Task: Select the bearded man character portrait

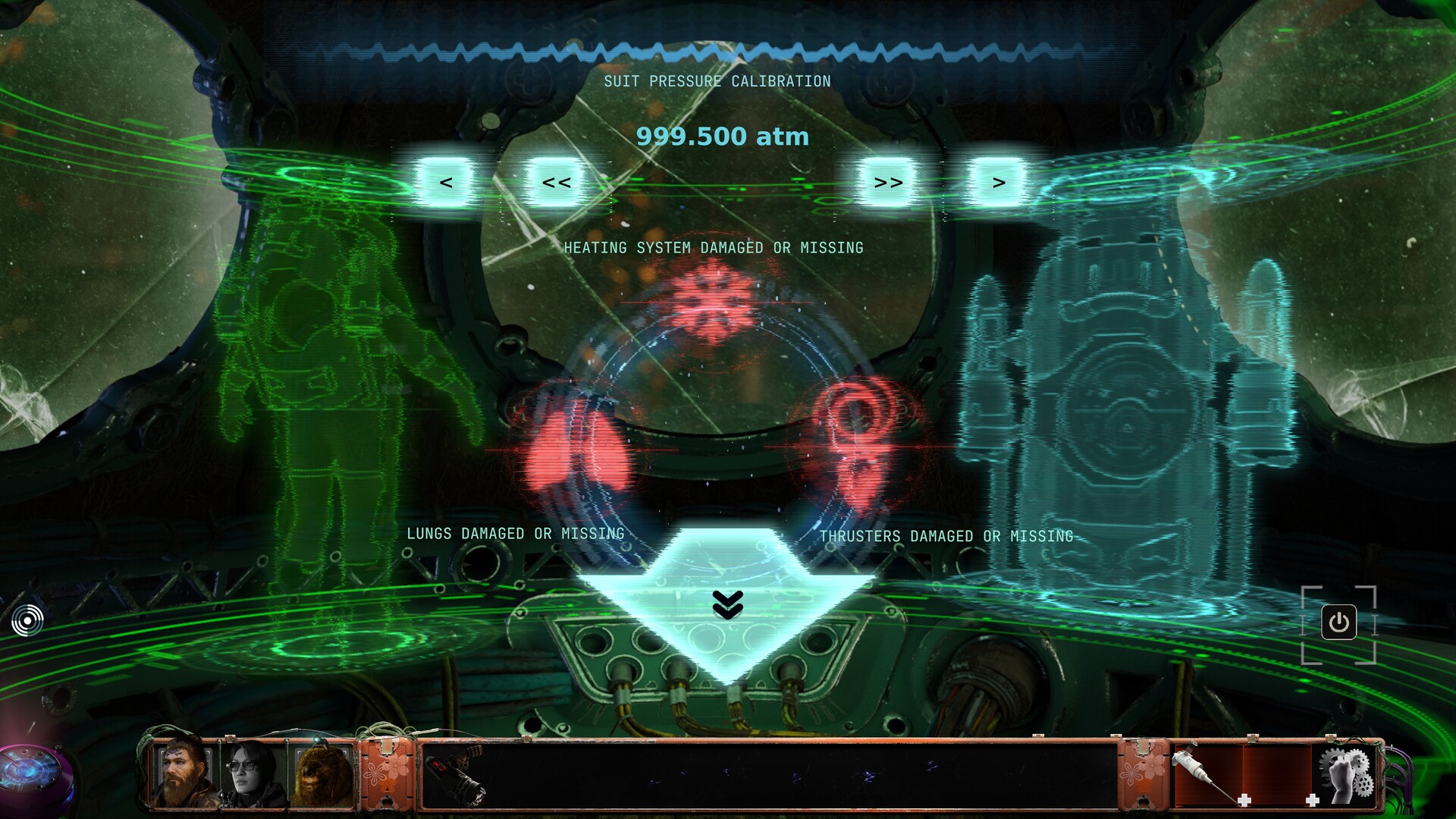Action: coord(184,772)
